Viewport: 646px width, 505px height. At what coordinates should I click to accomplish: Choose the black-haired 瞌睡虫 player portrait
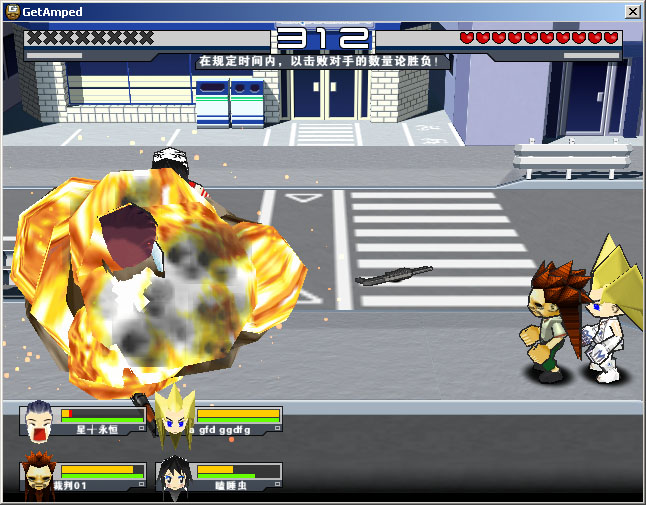(174, 478)
